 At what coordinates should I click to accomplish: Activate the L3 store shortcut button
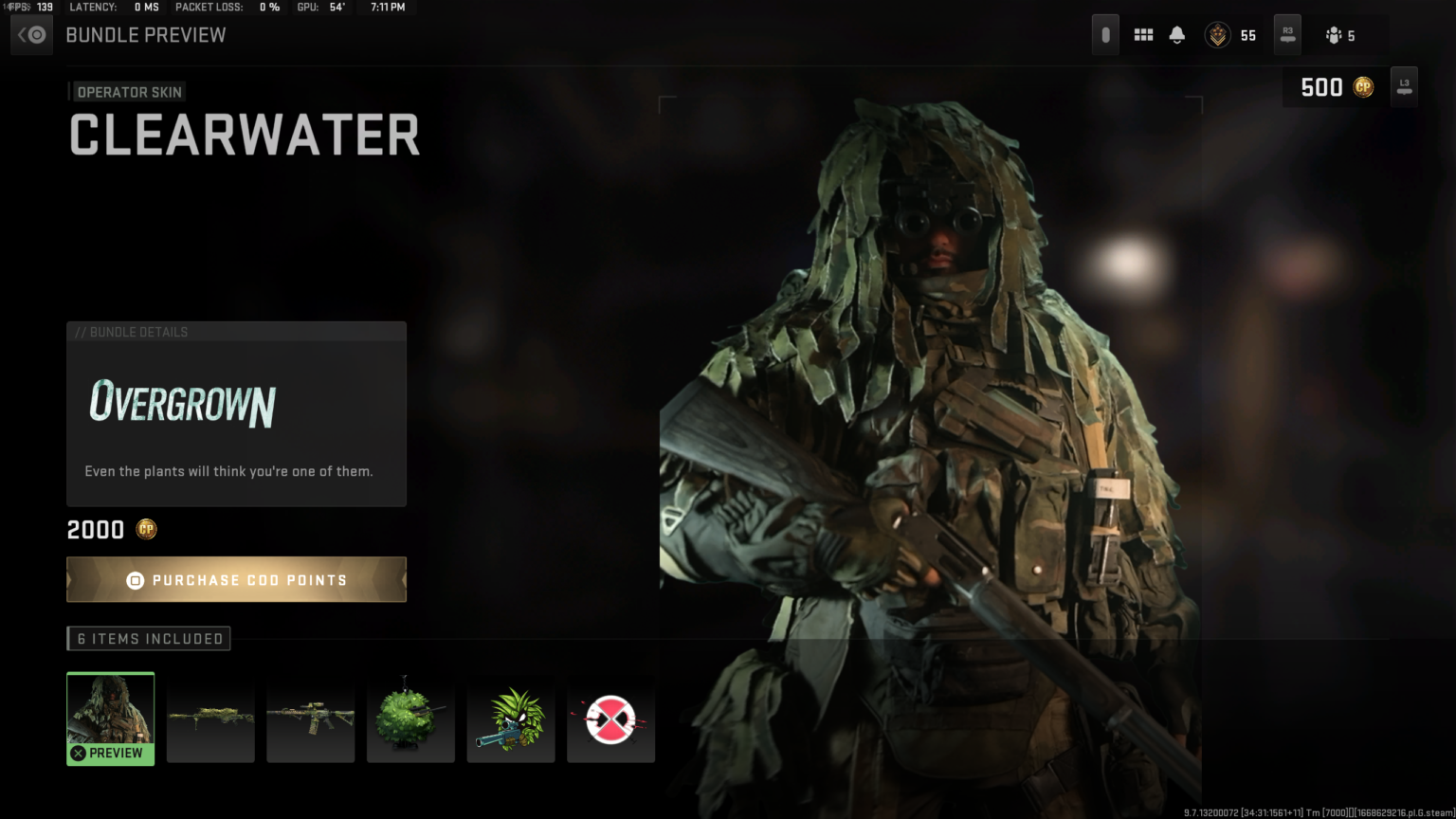(x=1404, y=86)
